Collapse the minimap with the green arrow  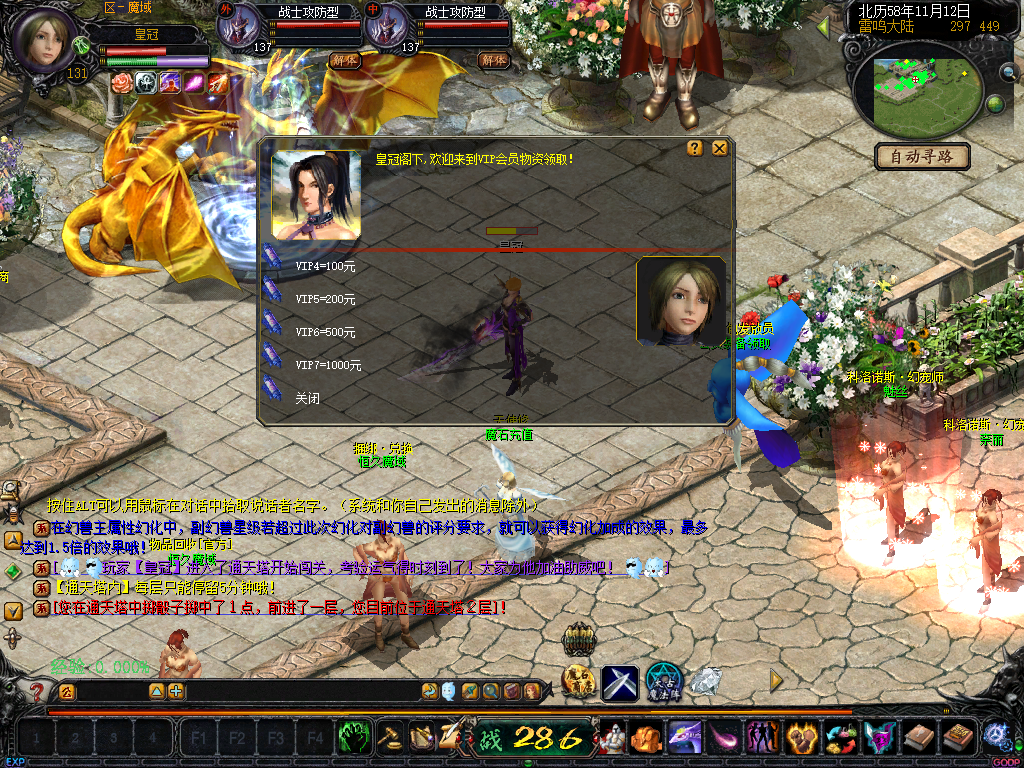[823, 27]
